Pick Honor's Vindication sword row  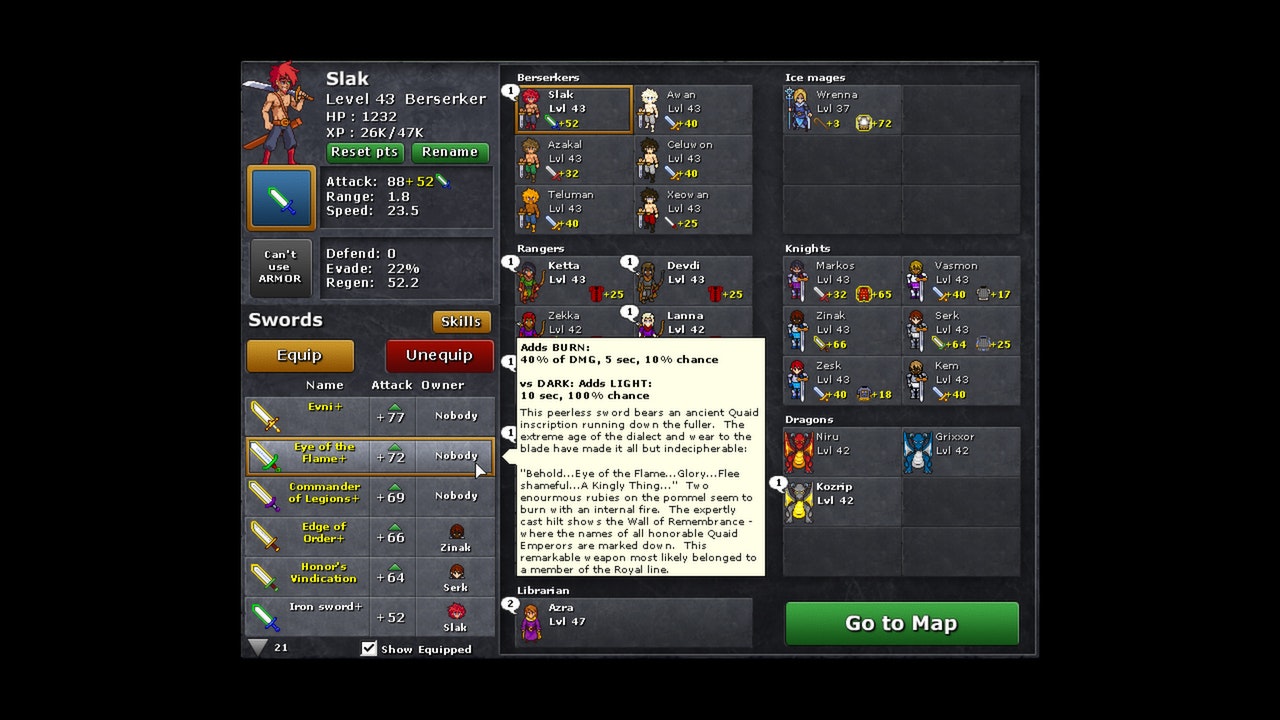(370, 576)
